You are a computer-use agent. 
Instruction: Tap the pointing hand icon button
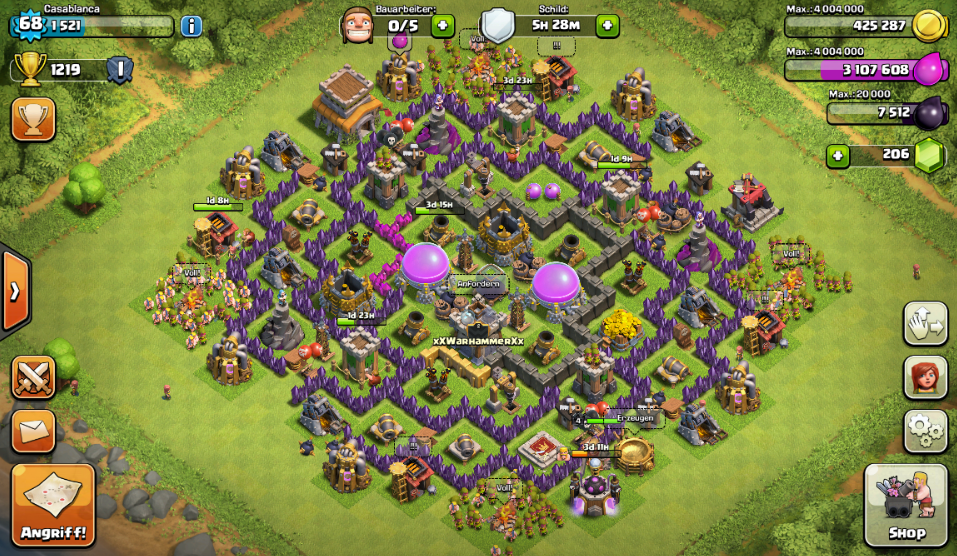tap(925, 323)
